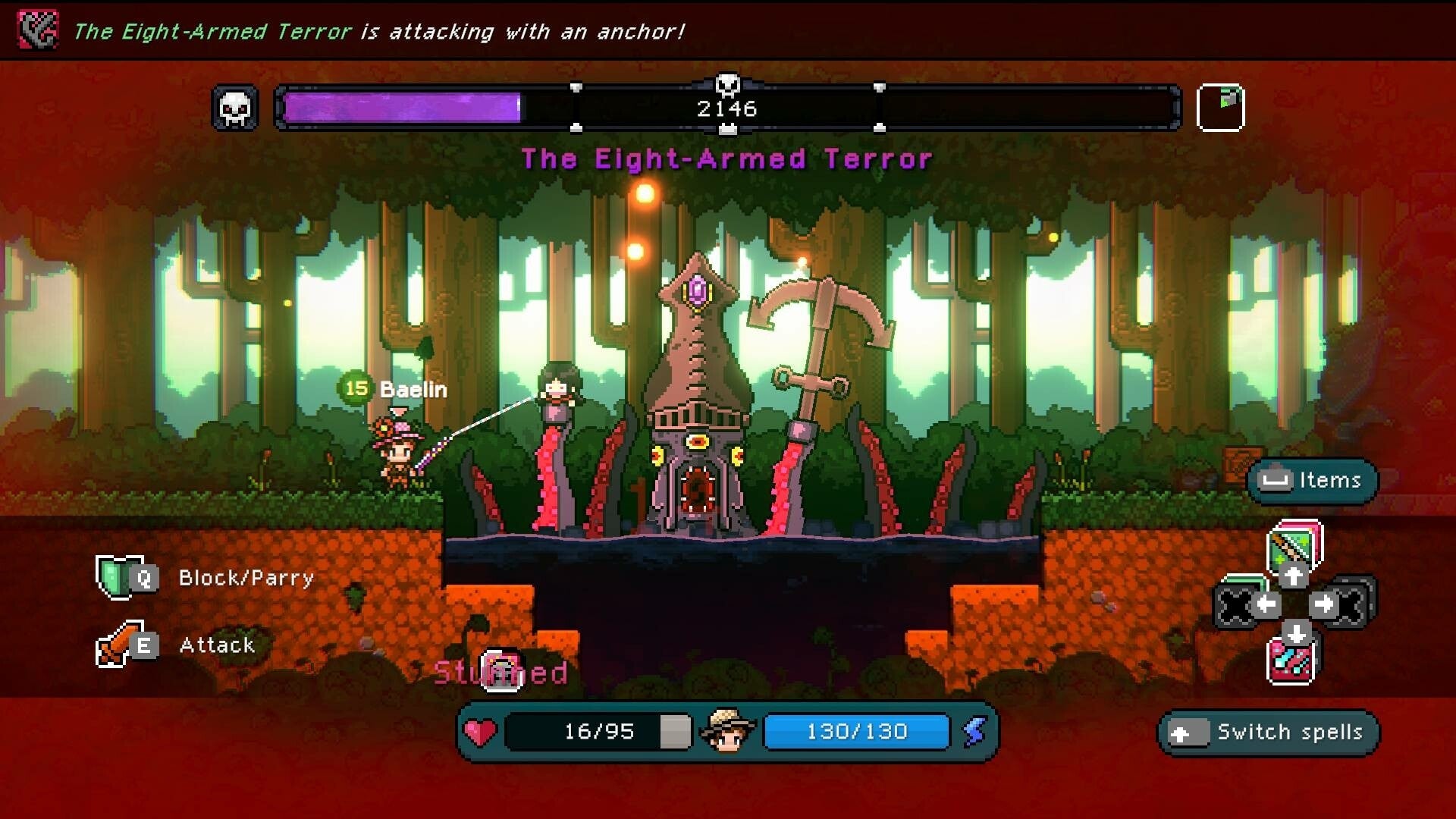Click the Q key prompt for Block/Parry
Image resolution: width=1456 pixels, height=819 pixels.
point(146,579)
